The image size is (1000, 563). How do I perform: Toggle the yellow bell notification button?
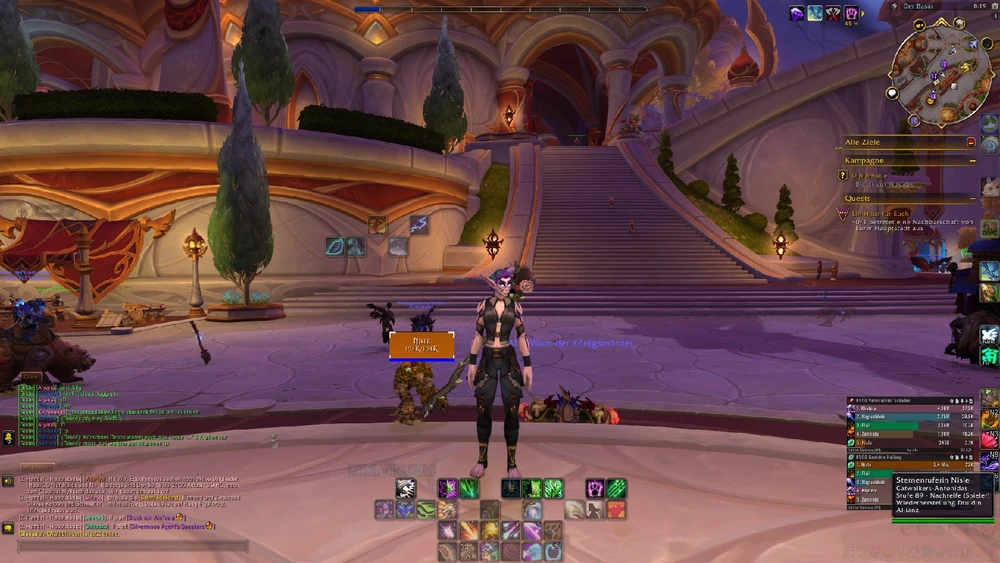click(x=8, y=437)
